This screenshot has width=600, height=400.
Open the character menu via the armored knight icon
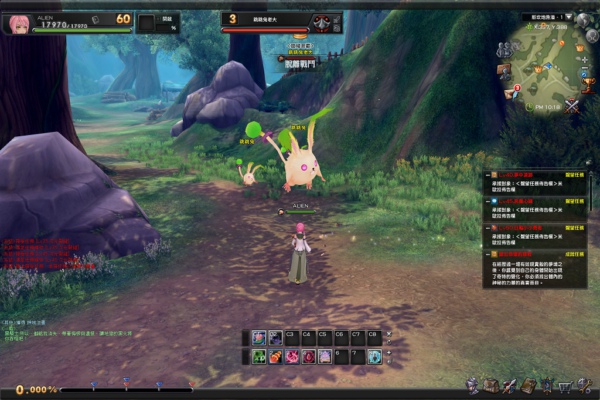(x=473, y=386)
